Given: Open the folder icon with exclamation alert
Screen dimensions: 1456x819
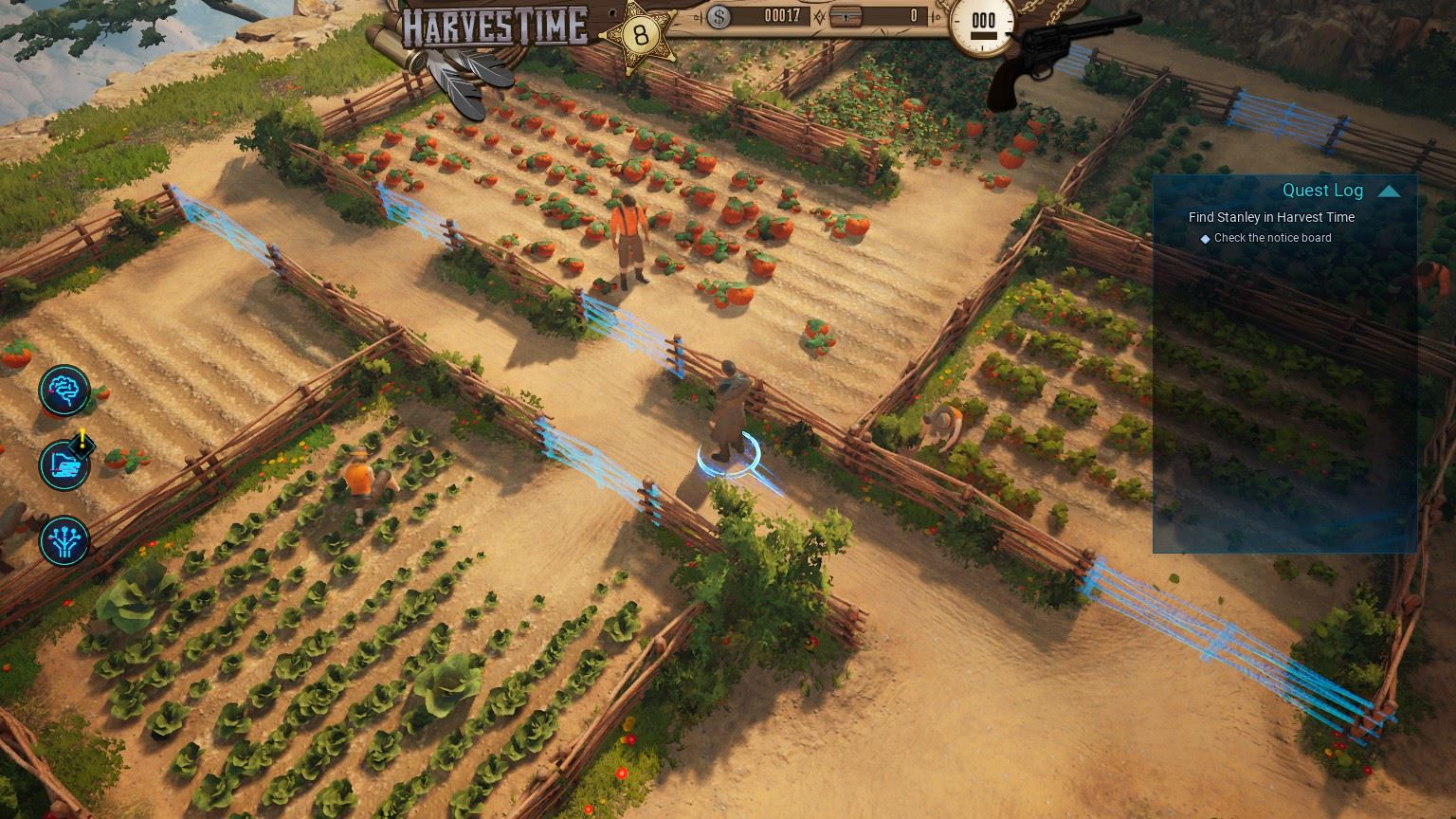Looking at the screenshot, I should click(64, 464).
